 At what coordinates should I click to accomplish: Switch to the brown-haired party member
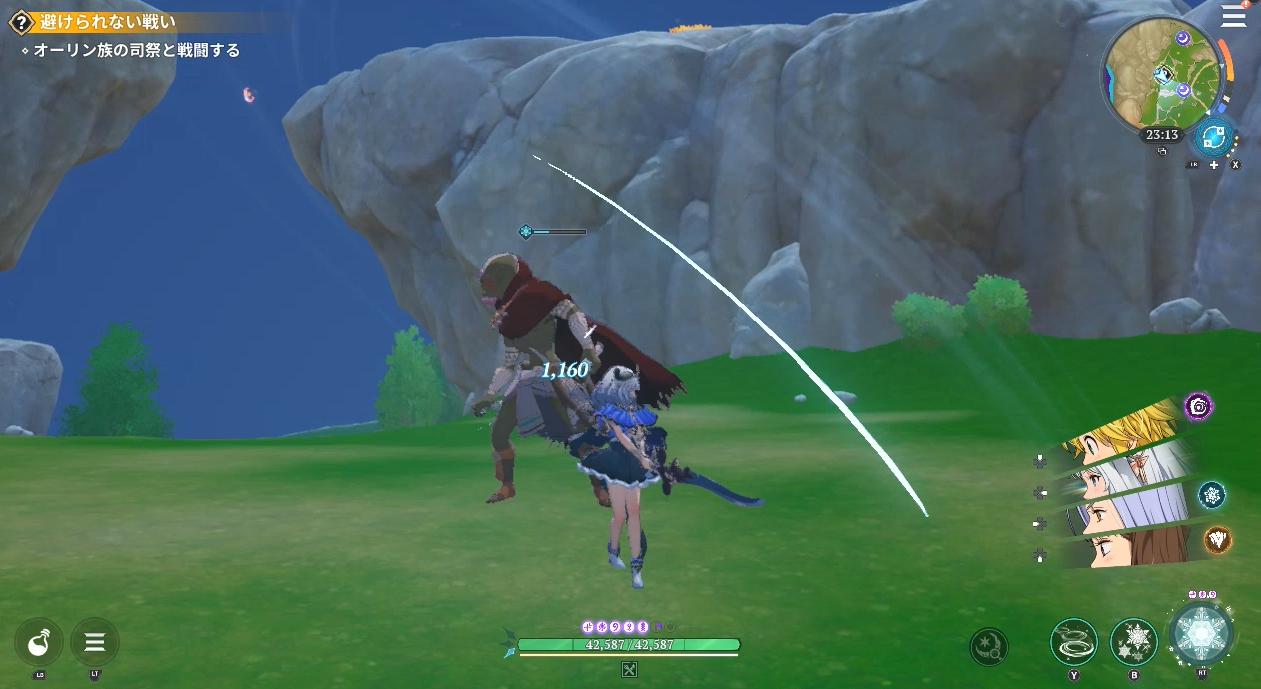click(1128, 547)
